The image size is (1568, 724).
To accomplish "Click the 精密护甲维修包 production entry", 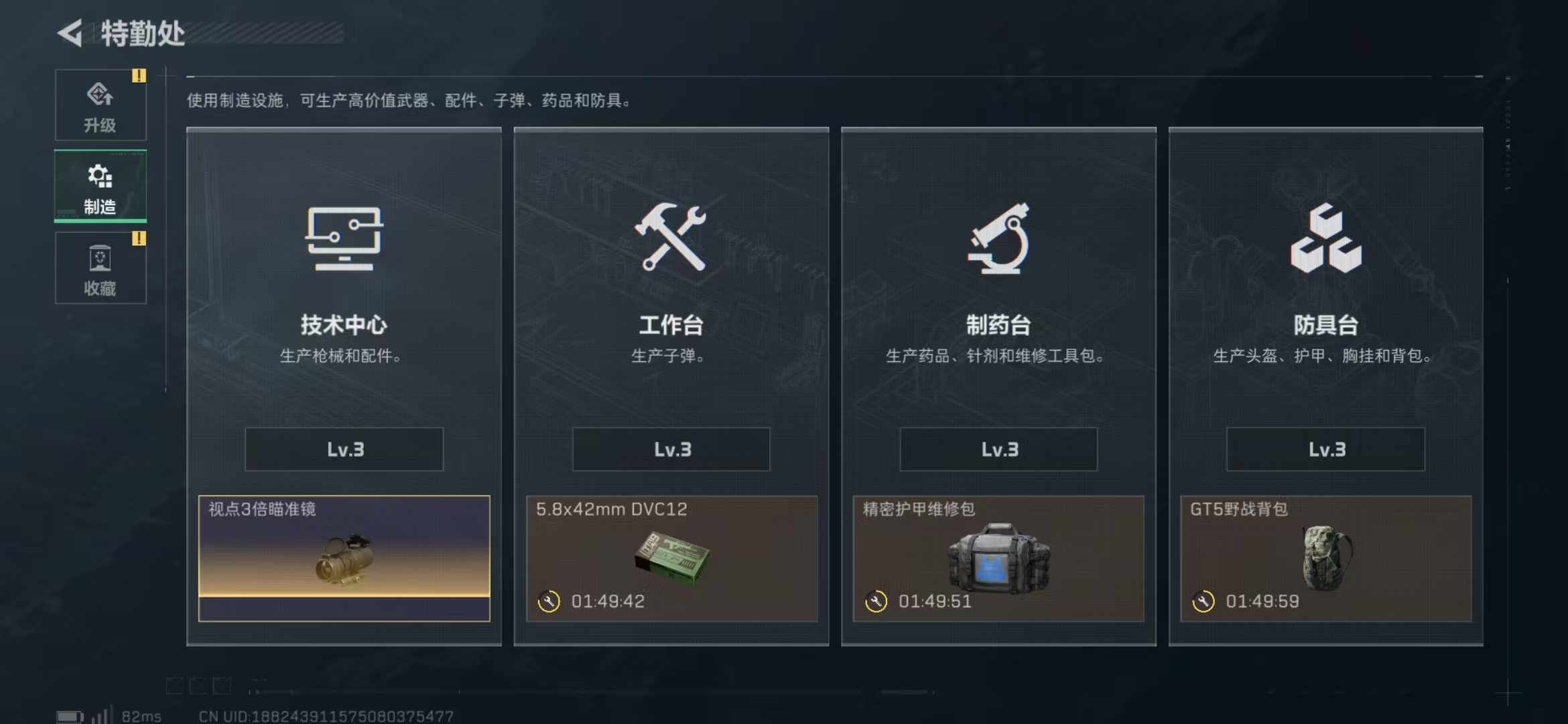I will pos(998,556).
